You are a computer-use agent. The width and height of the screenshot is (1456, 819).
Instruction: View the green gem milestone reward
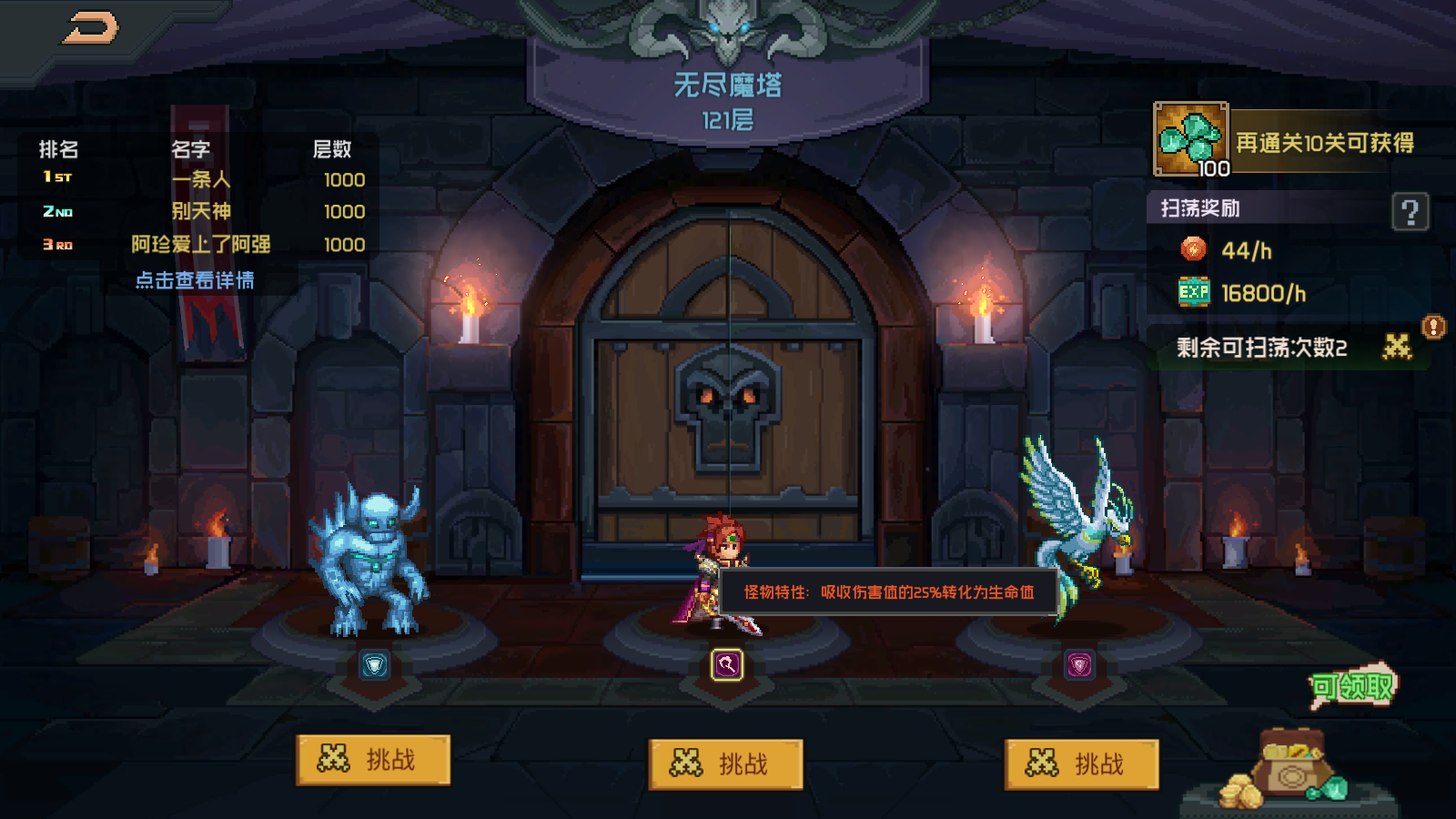[1191, 139]
